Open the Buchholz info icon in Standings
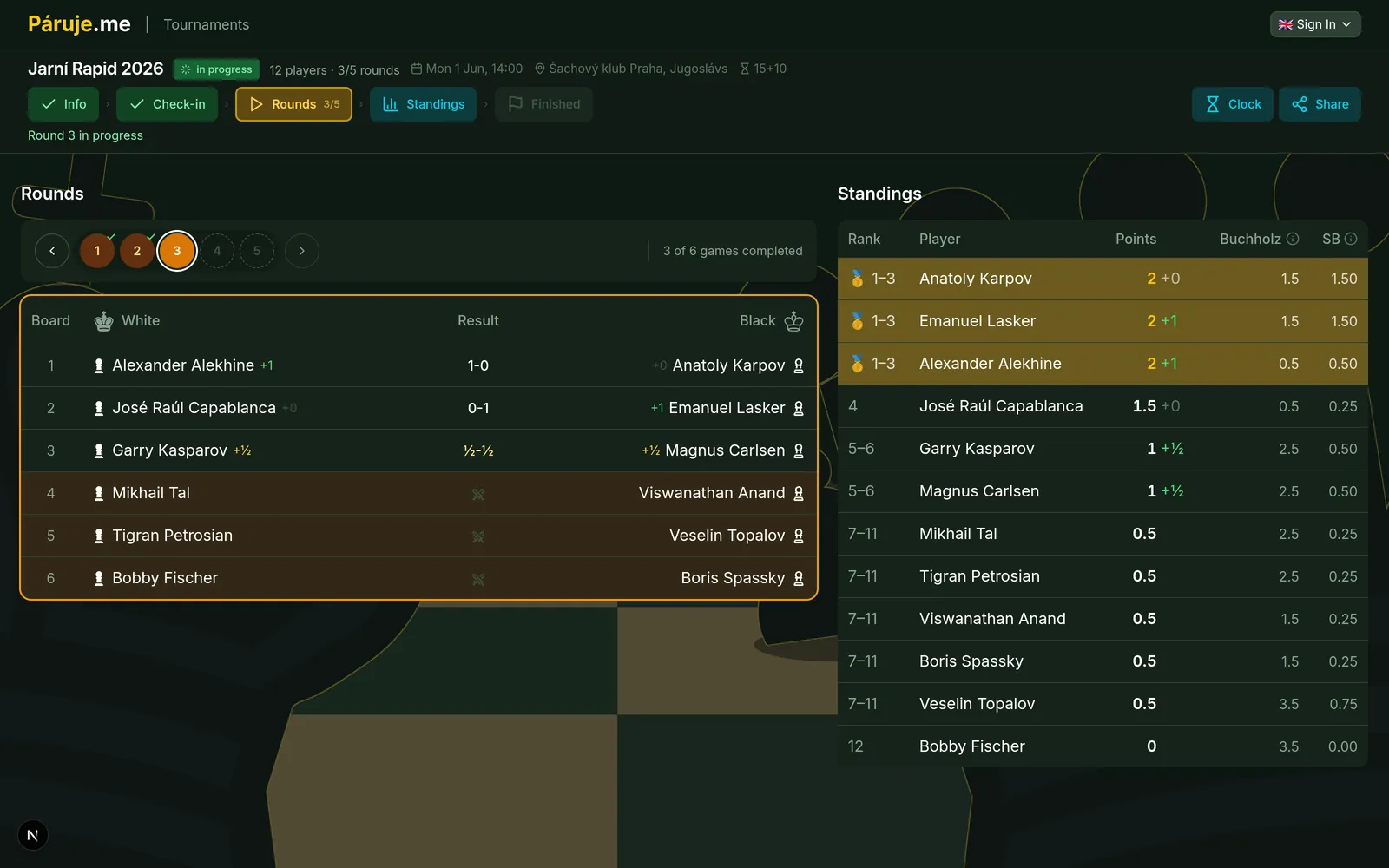 [x=1292, y=238]
